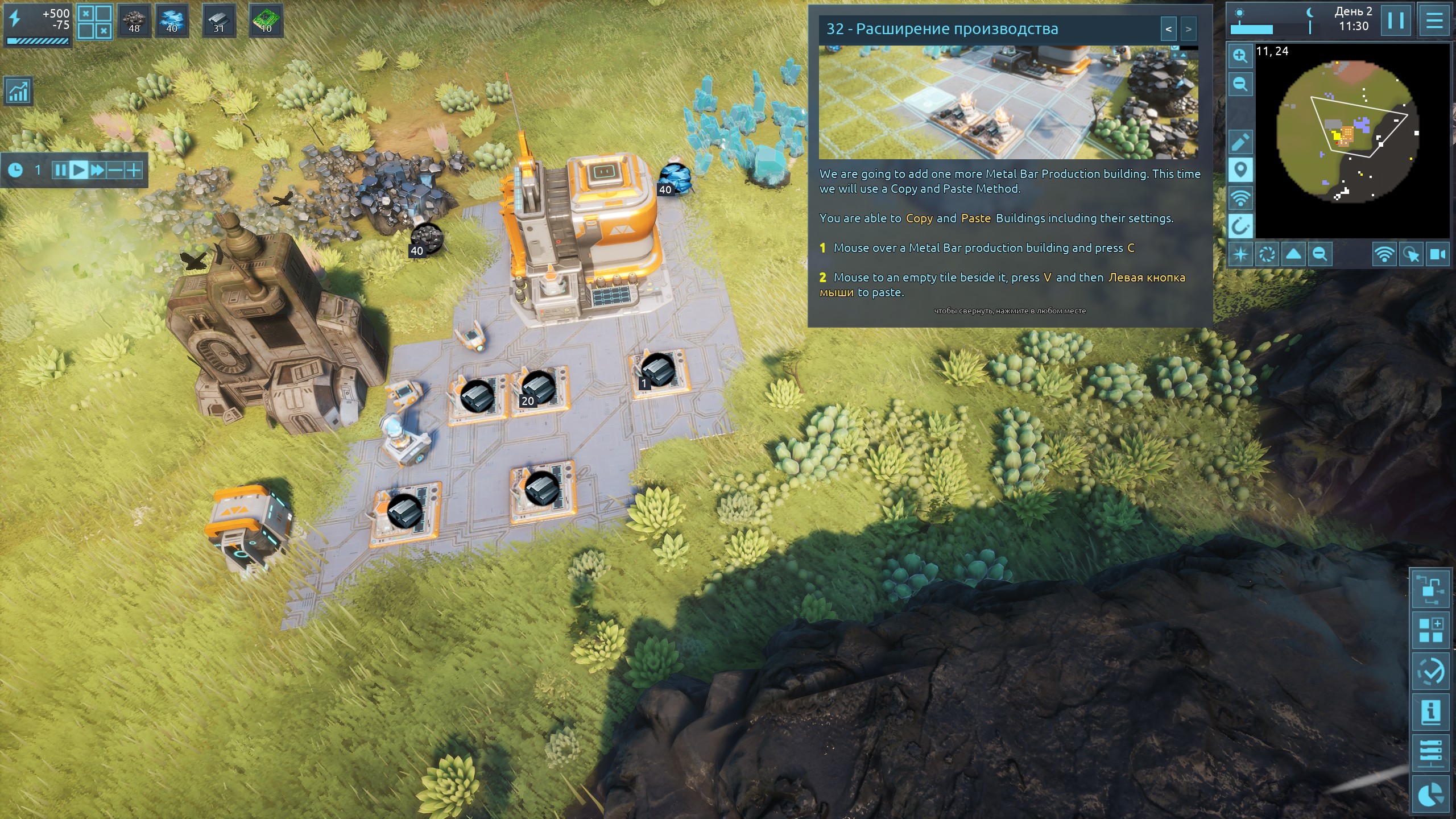Select the green circuit board resource
Screen dimensions: 1456x819
pos(266,21)
